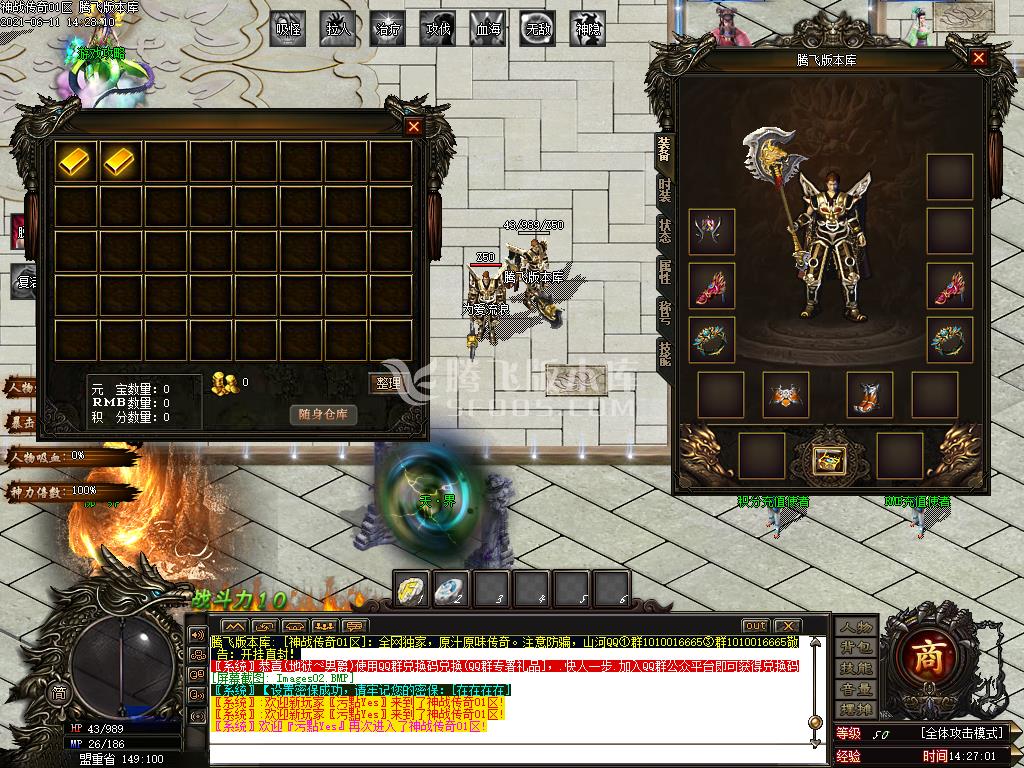The image size is (1024, 768).
Task: Select the first gold bar in the bag
Action: (x=77, y=160)
